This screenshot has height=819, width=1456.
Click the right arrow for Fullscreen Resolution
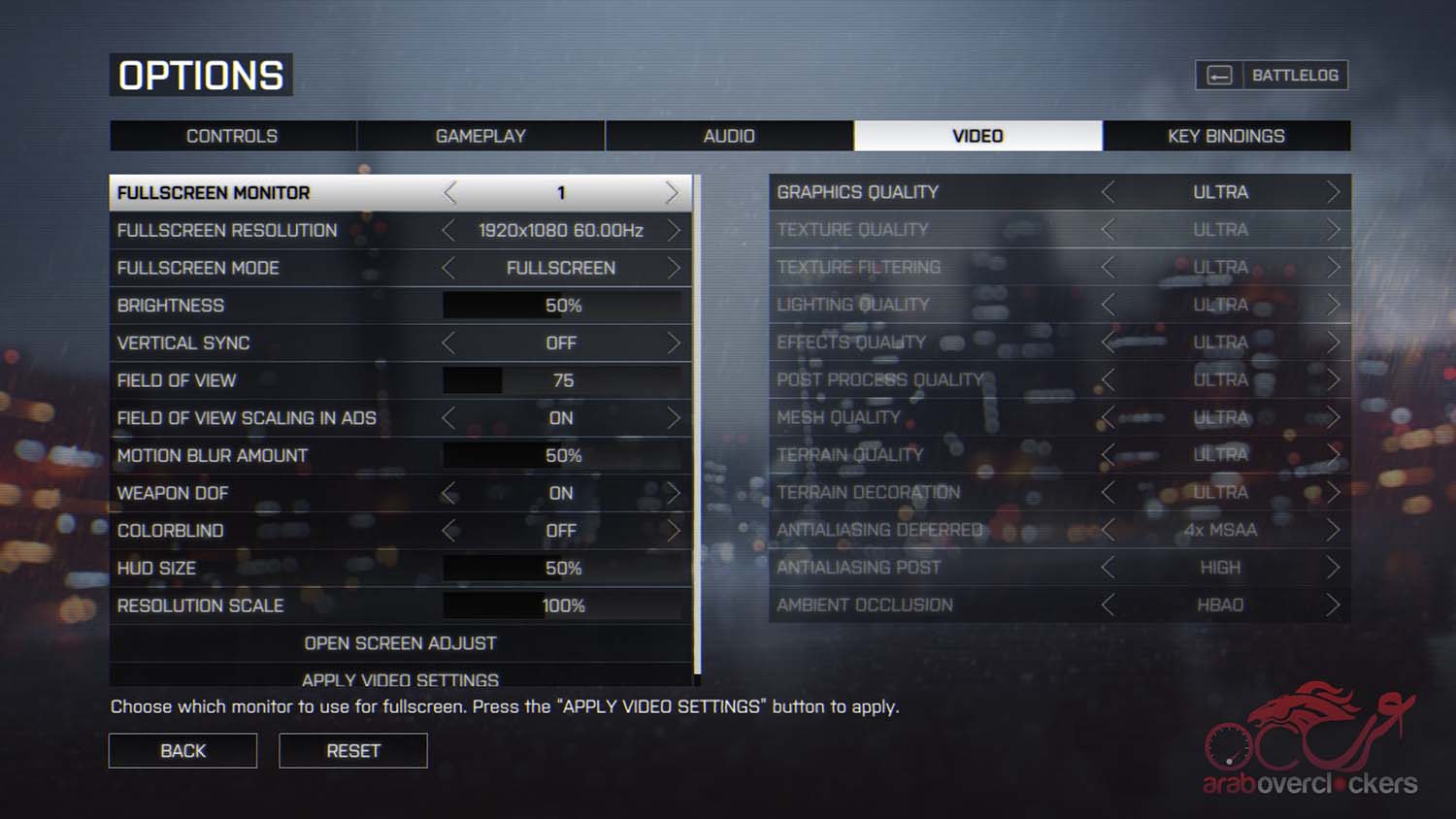pos(673,231)
